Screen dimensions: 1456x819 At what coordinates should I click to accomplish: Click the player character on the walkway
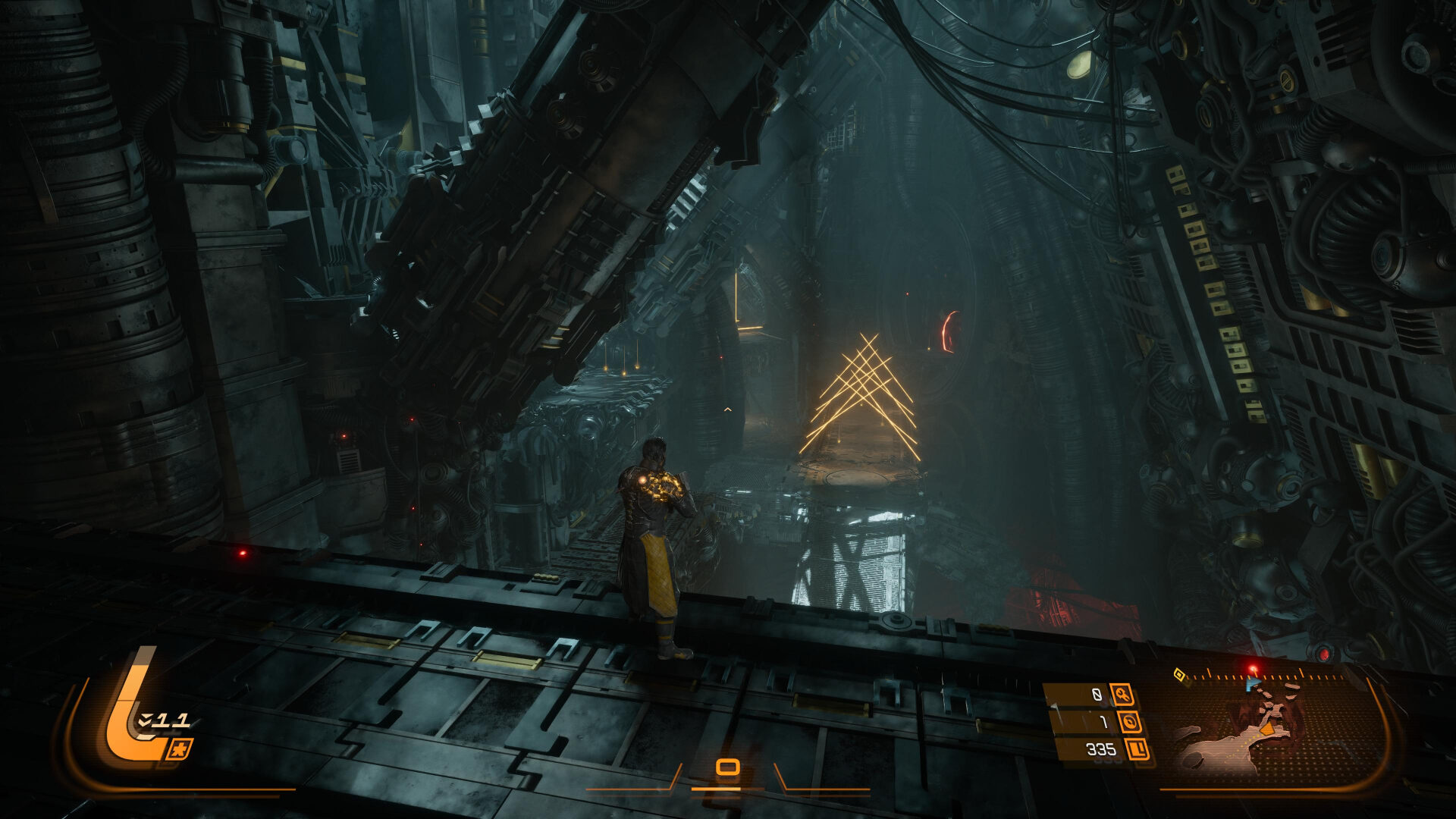click(656, 546)
